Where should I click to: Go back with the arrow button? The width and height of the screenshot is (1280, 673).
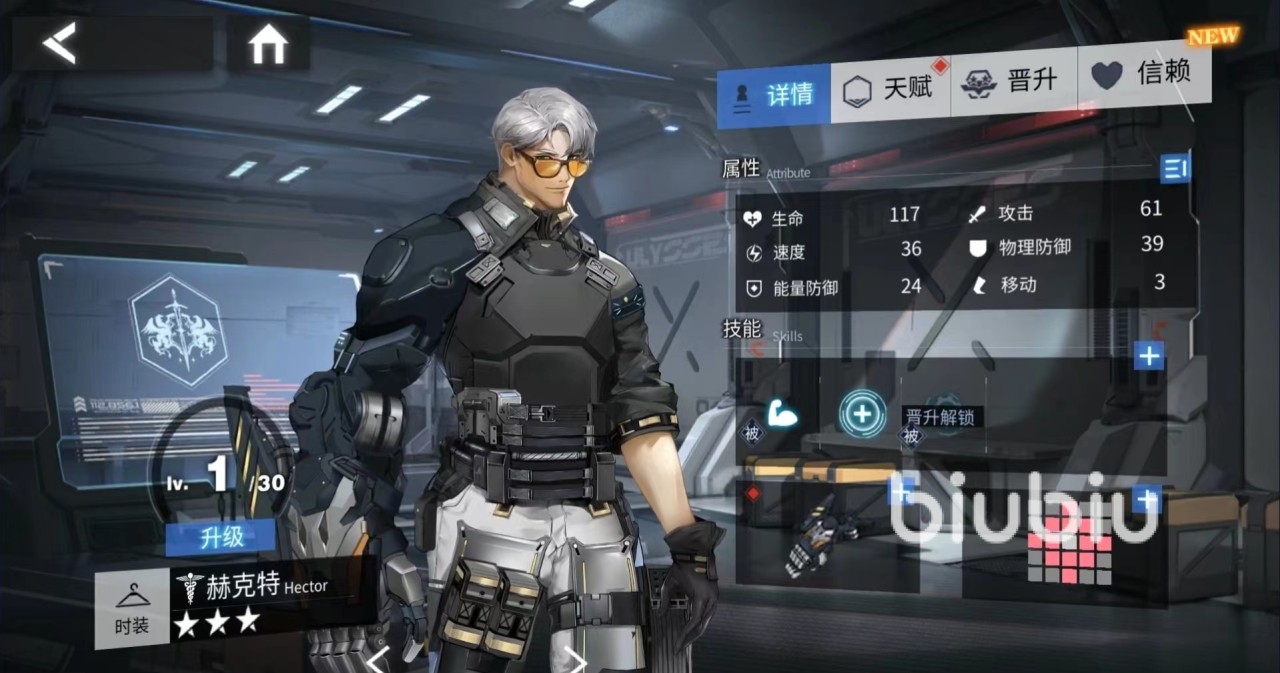point(60,44)
